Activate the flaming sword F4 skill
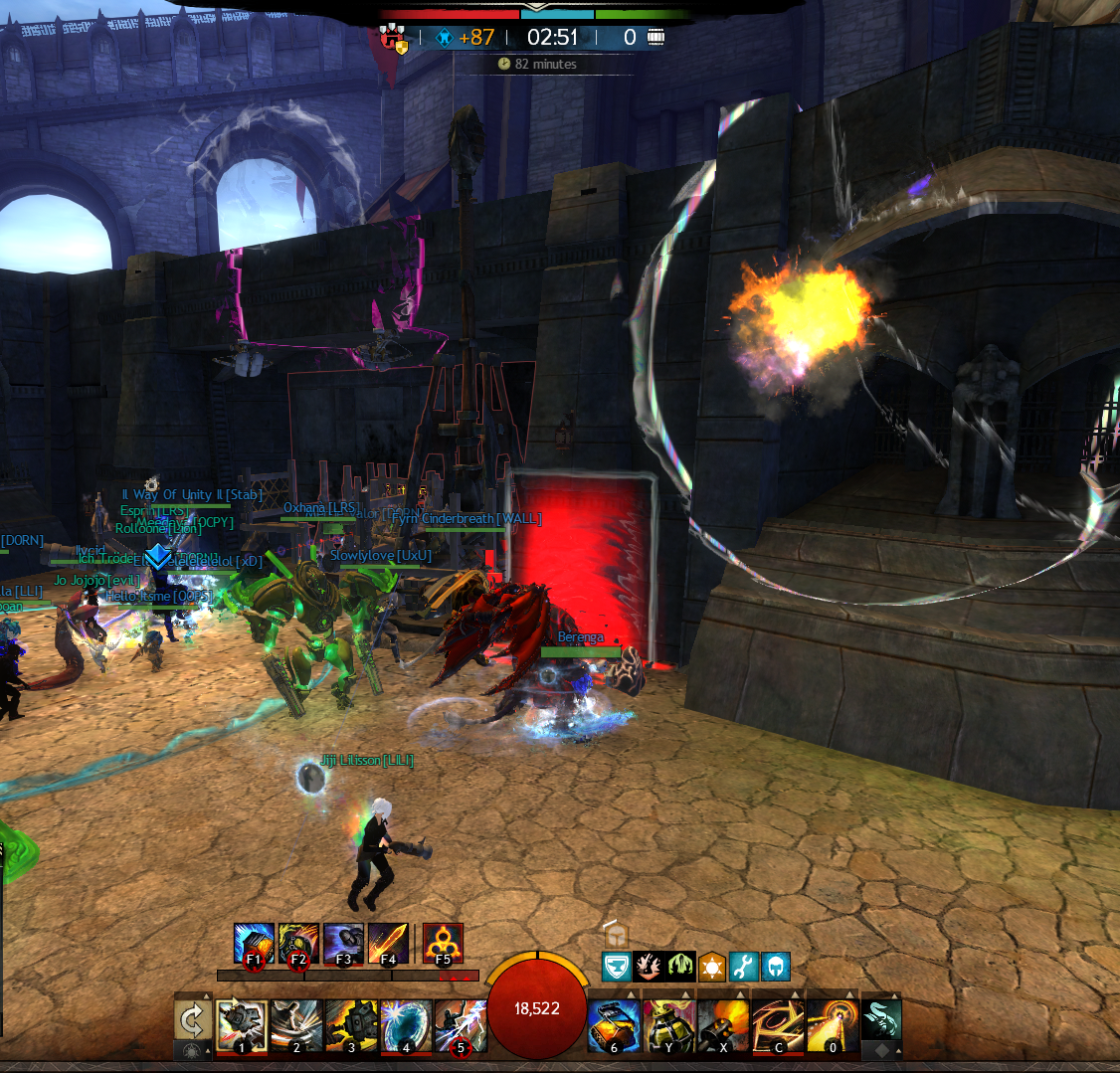 point(388,943)
